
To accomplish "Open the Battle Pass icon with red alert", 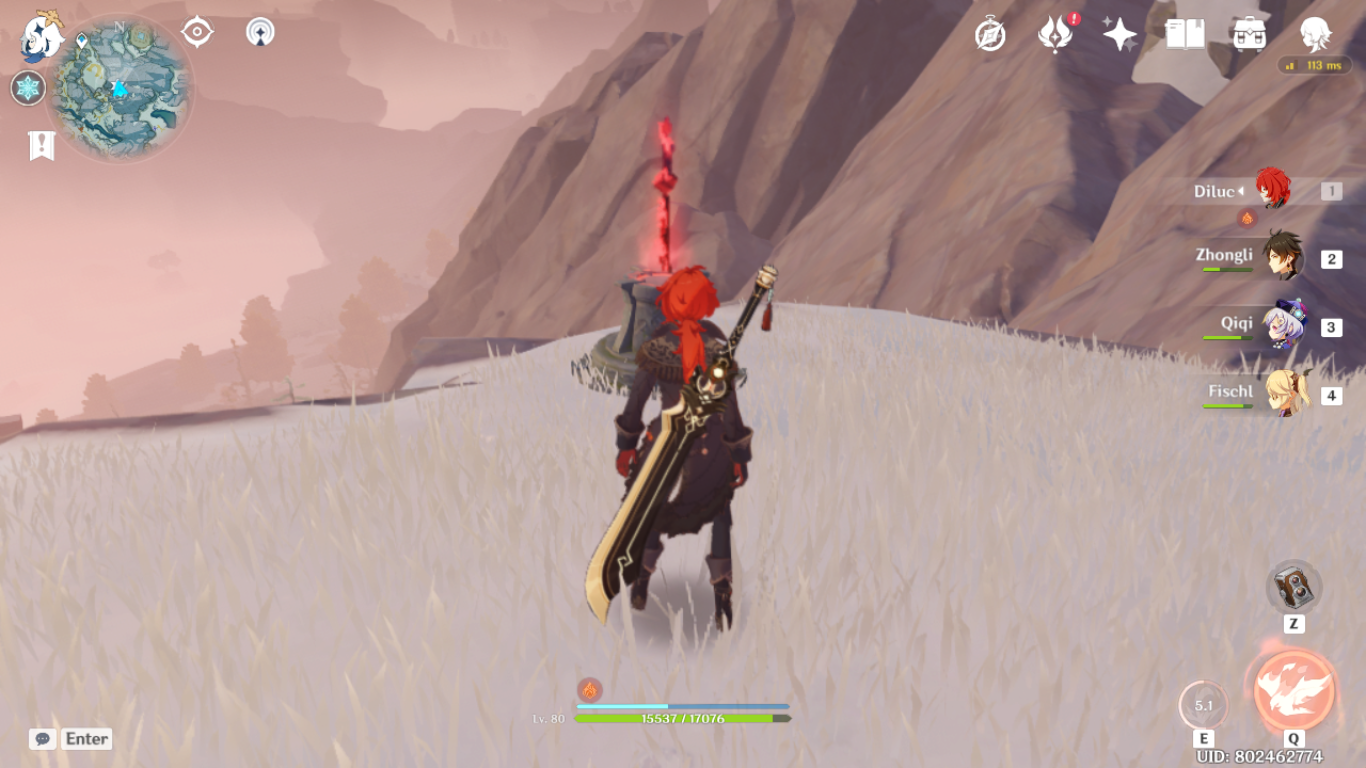I will tap(1055, 35).
